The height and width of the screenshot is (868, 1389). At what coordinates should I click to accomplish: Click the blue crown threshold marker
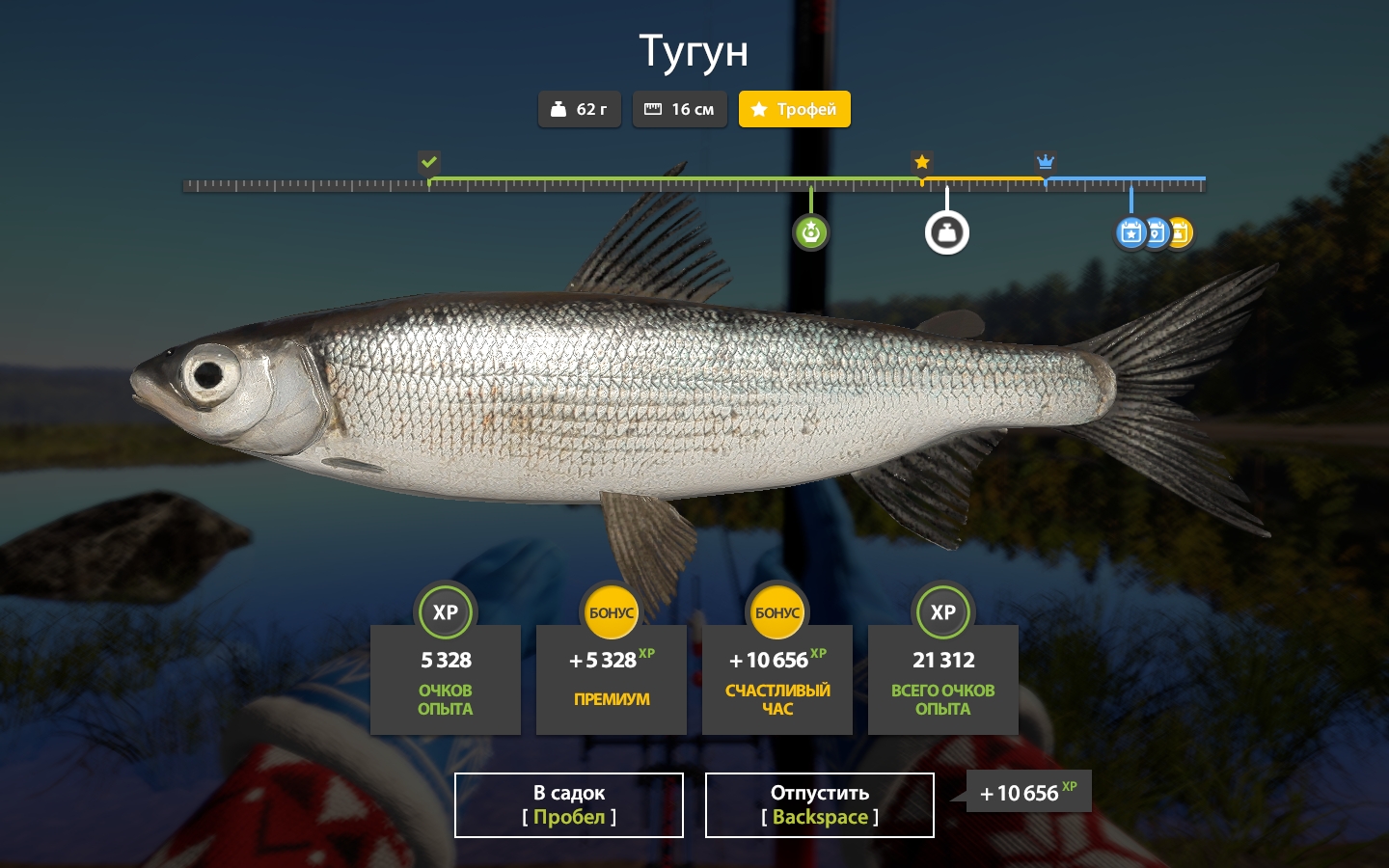pyautogui.click(x=1045, y=162)
